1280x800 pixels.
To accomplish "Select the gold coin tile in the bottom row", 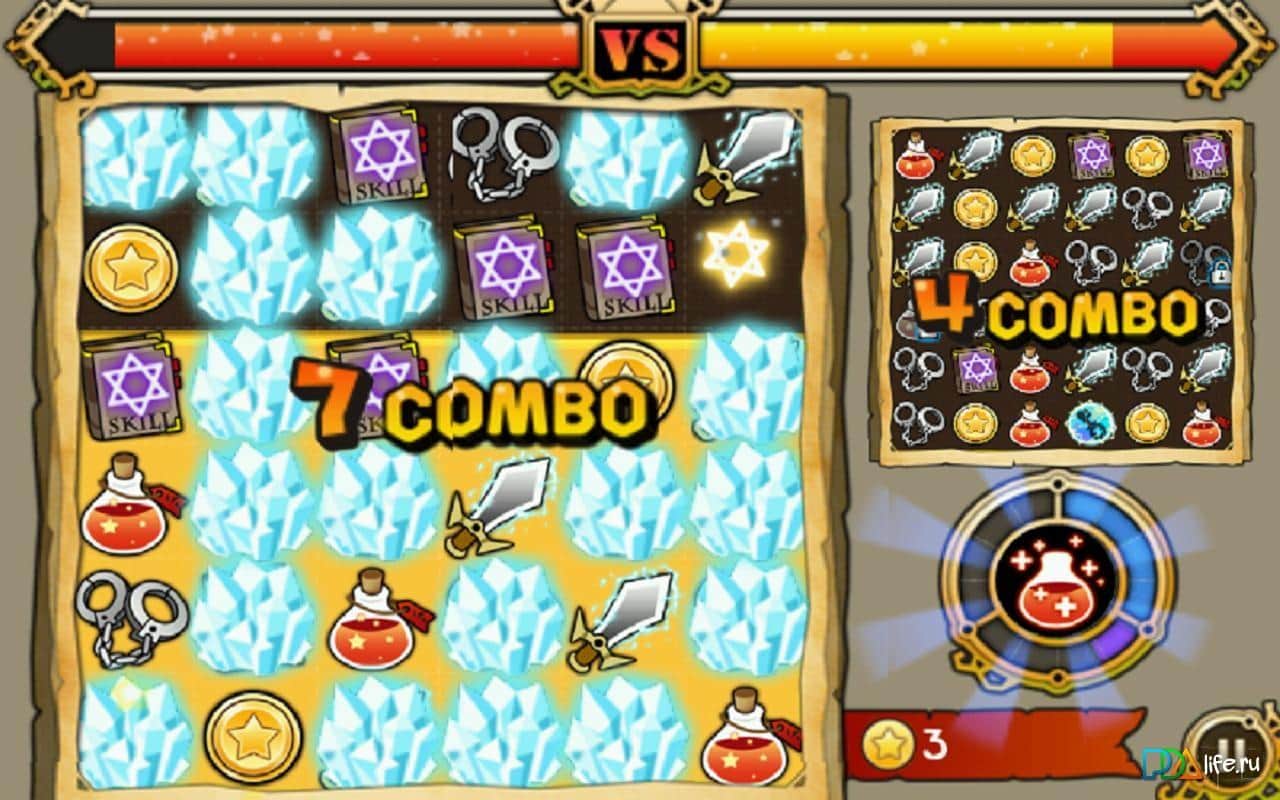I will [x=252, y=738].
